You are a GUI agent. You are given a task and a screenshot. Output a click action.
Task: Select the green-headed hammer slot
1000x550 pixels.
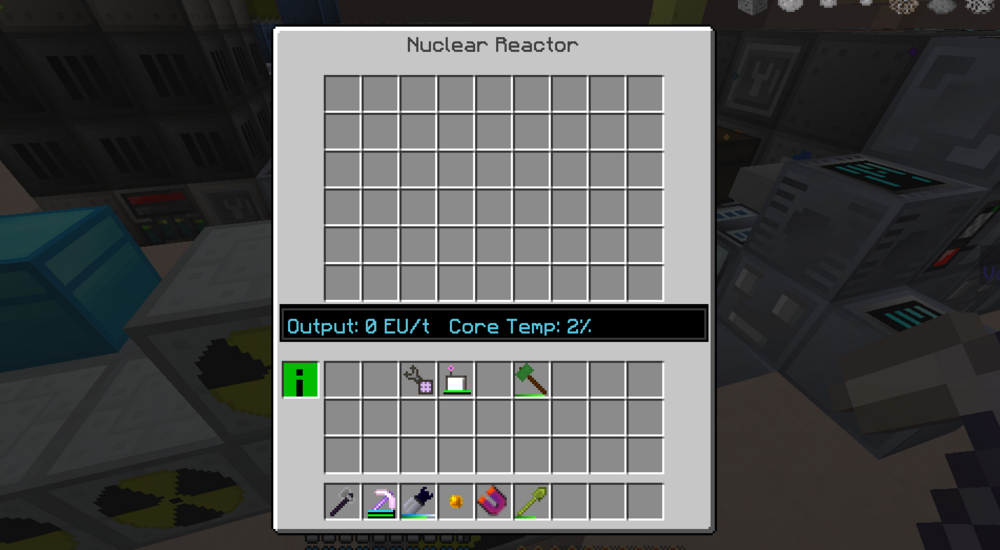532,380
